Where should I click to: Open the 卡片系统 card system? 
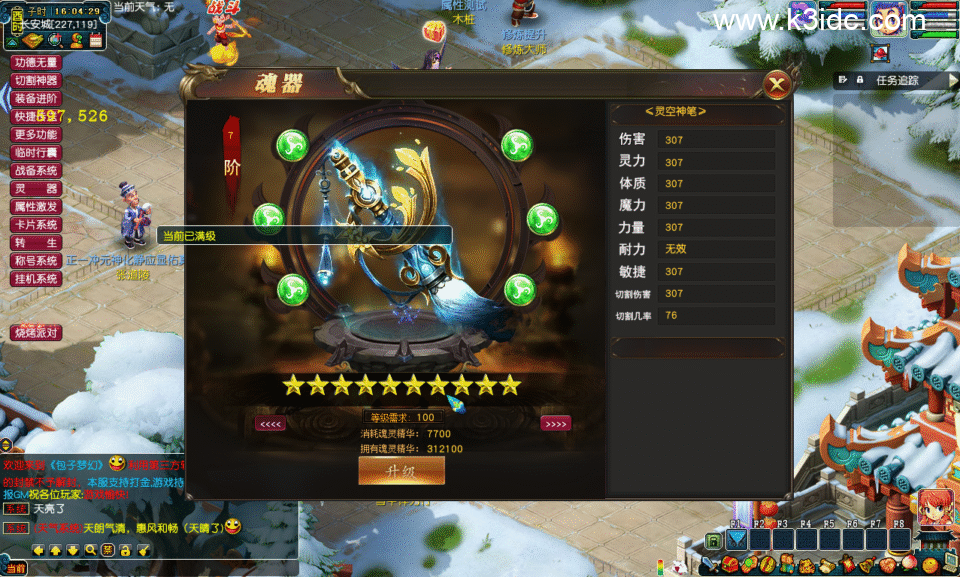click(x=36, y=224)
